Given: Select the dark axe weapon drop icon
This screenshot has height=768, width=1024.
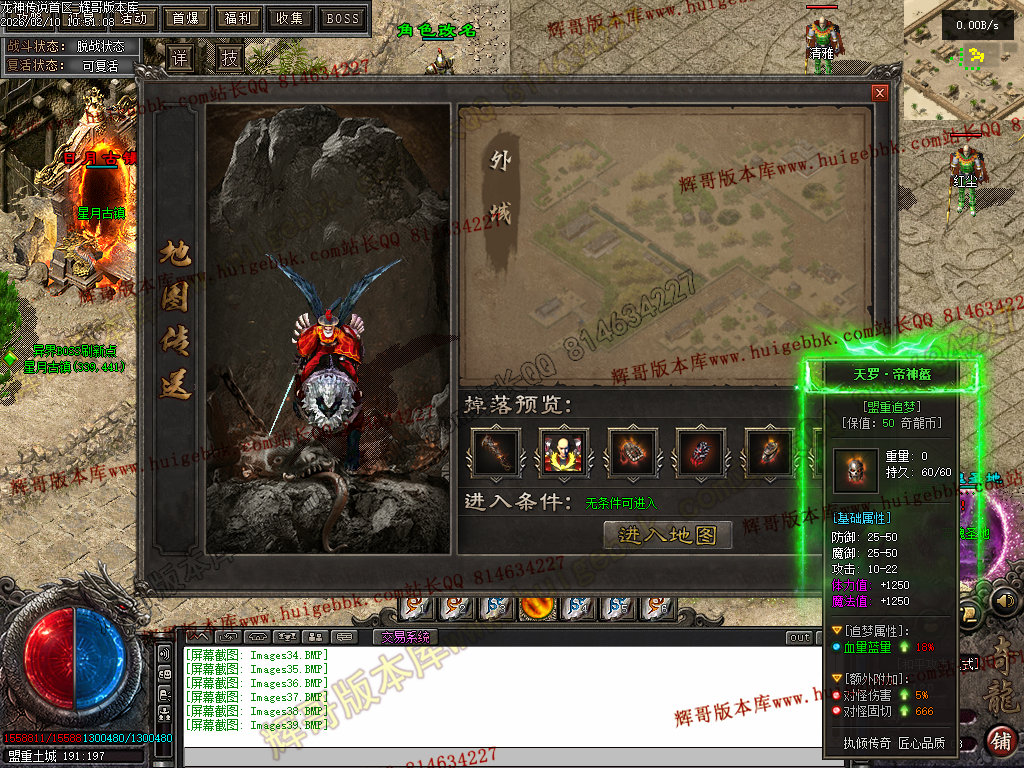Looking at the screenshot, I should point(495,452).
